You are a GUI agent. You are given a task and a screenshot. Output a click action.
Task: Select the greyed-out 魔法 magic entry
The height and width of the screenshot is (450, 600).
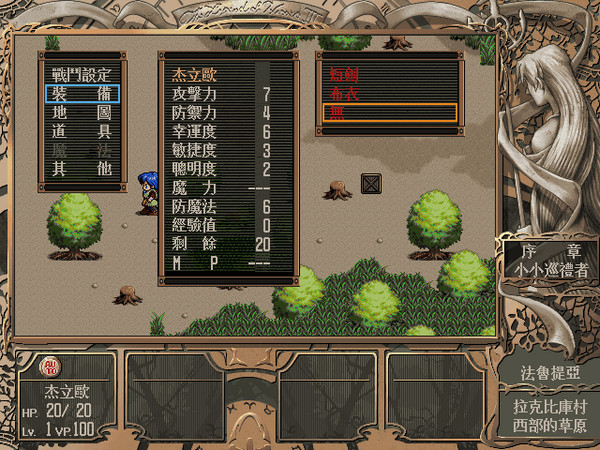click(82, 149)
